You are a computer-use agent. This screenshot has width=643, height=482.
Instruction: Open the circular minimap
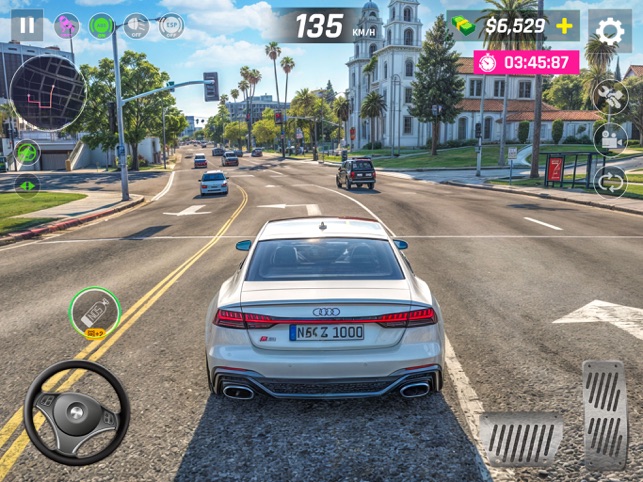point(48,93)
